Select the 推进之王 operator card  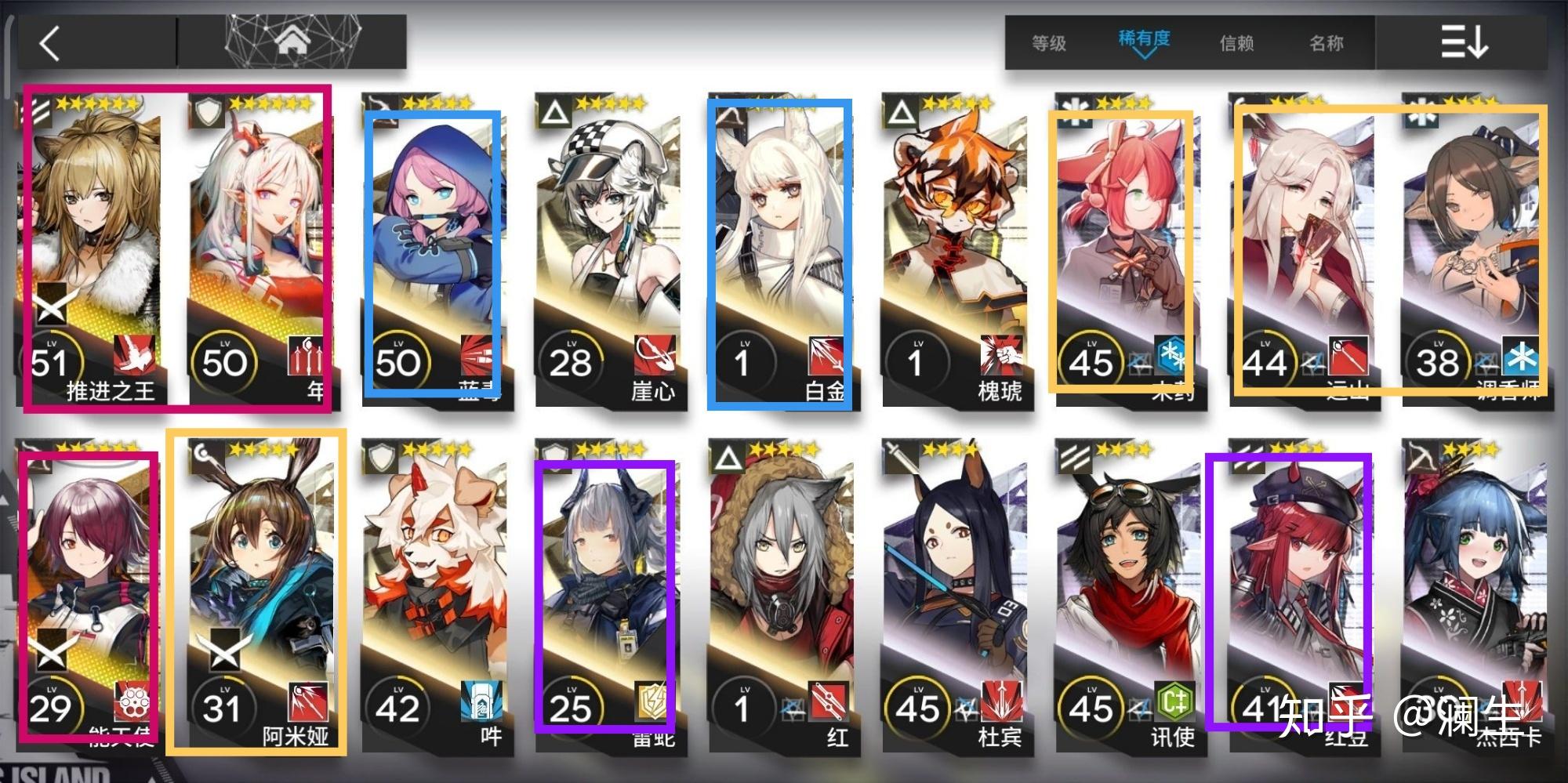pyautogui.click(x=93, y=251)
